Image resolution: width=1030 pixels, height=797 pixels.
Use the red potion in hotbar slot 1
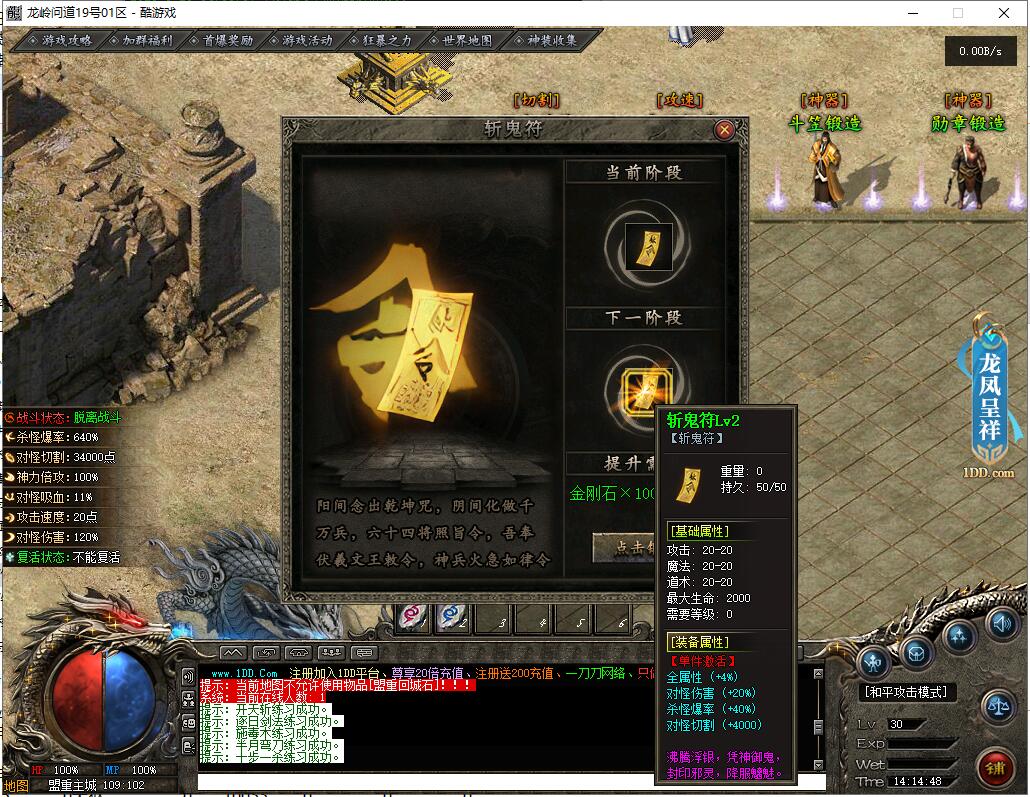pyautogui.click(x=412, y=619)
